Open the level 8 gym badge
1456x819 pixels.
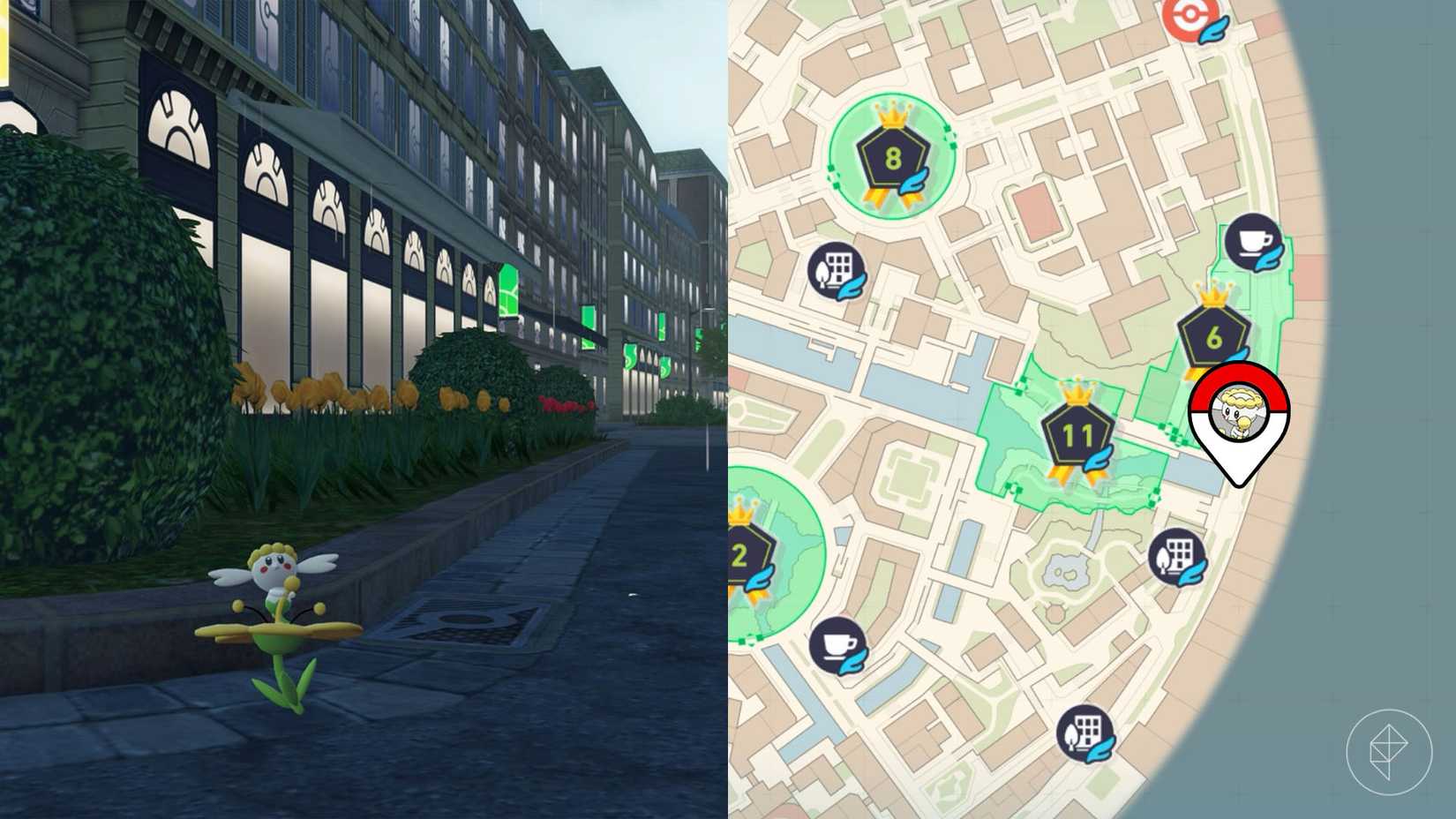click(x=891, y=154)
